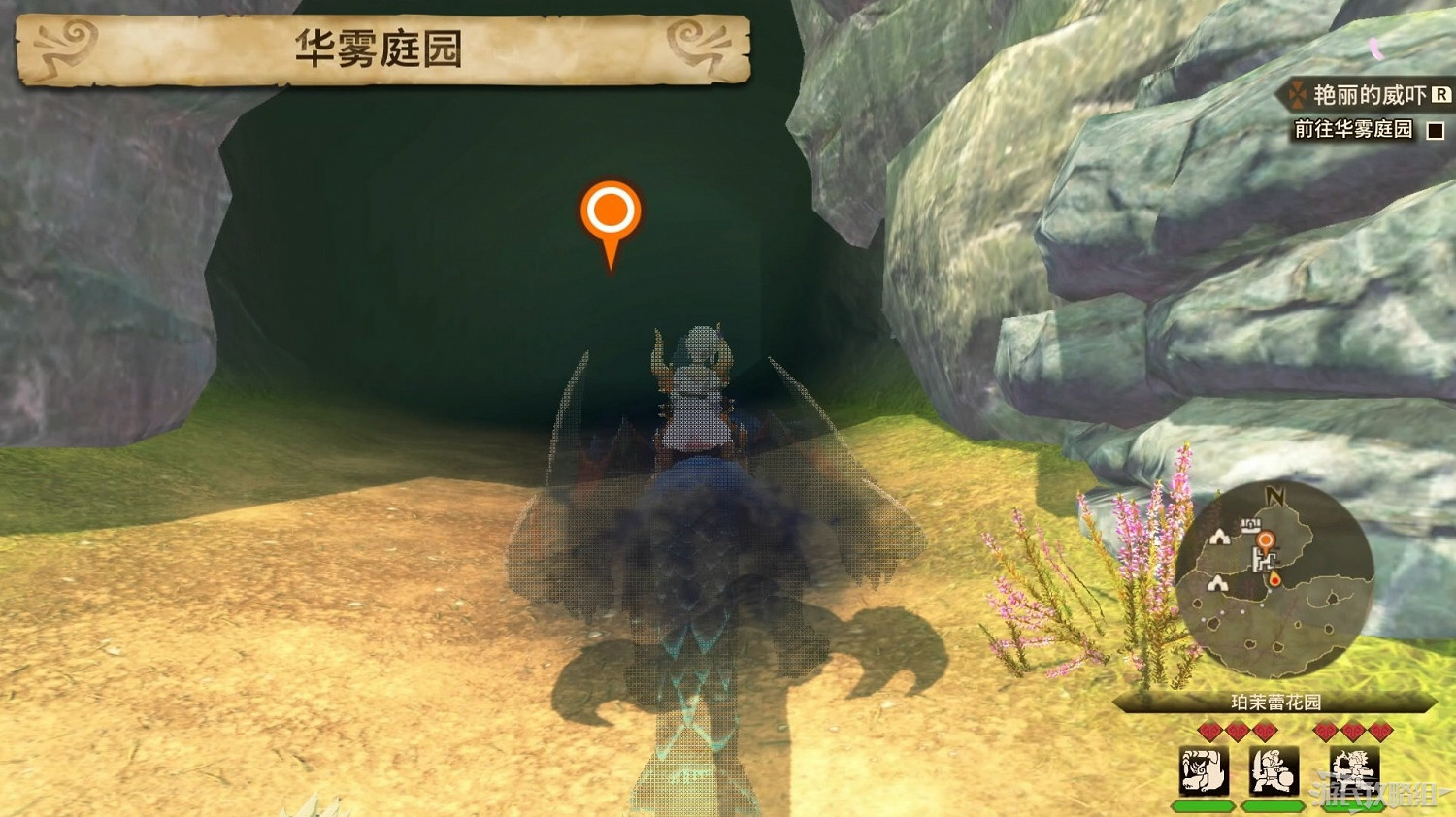Select the Monstie party member icon
The width and height of the screenshot is (1456, 817).
pyautogui.click(x=1202, y=769)
